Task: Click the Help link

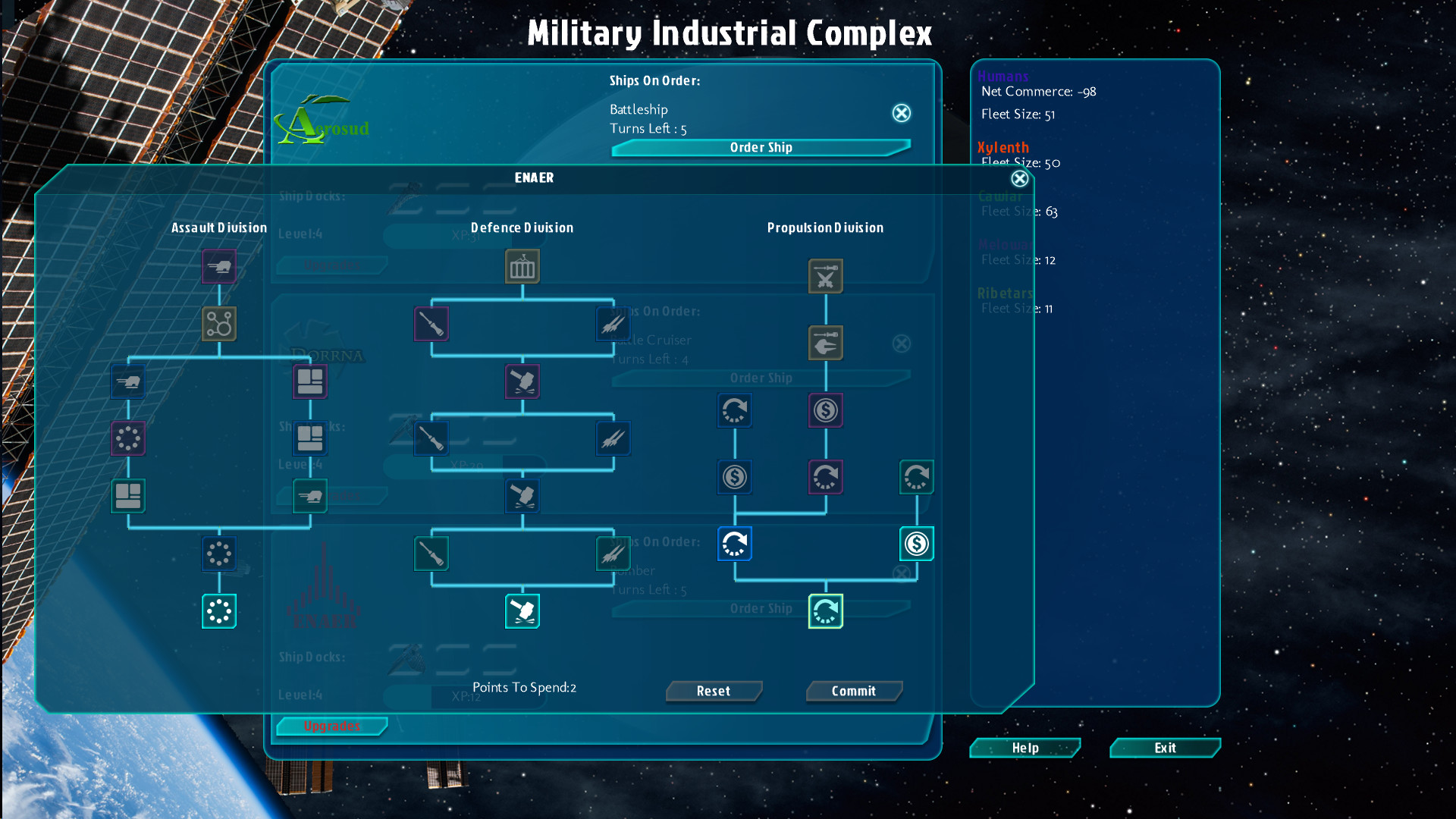Action: (x=1025, y=748)
